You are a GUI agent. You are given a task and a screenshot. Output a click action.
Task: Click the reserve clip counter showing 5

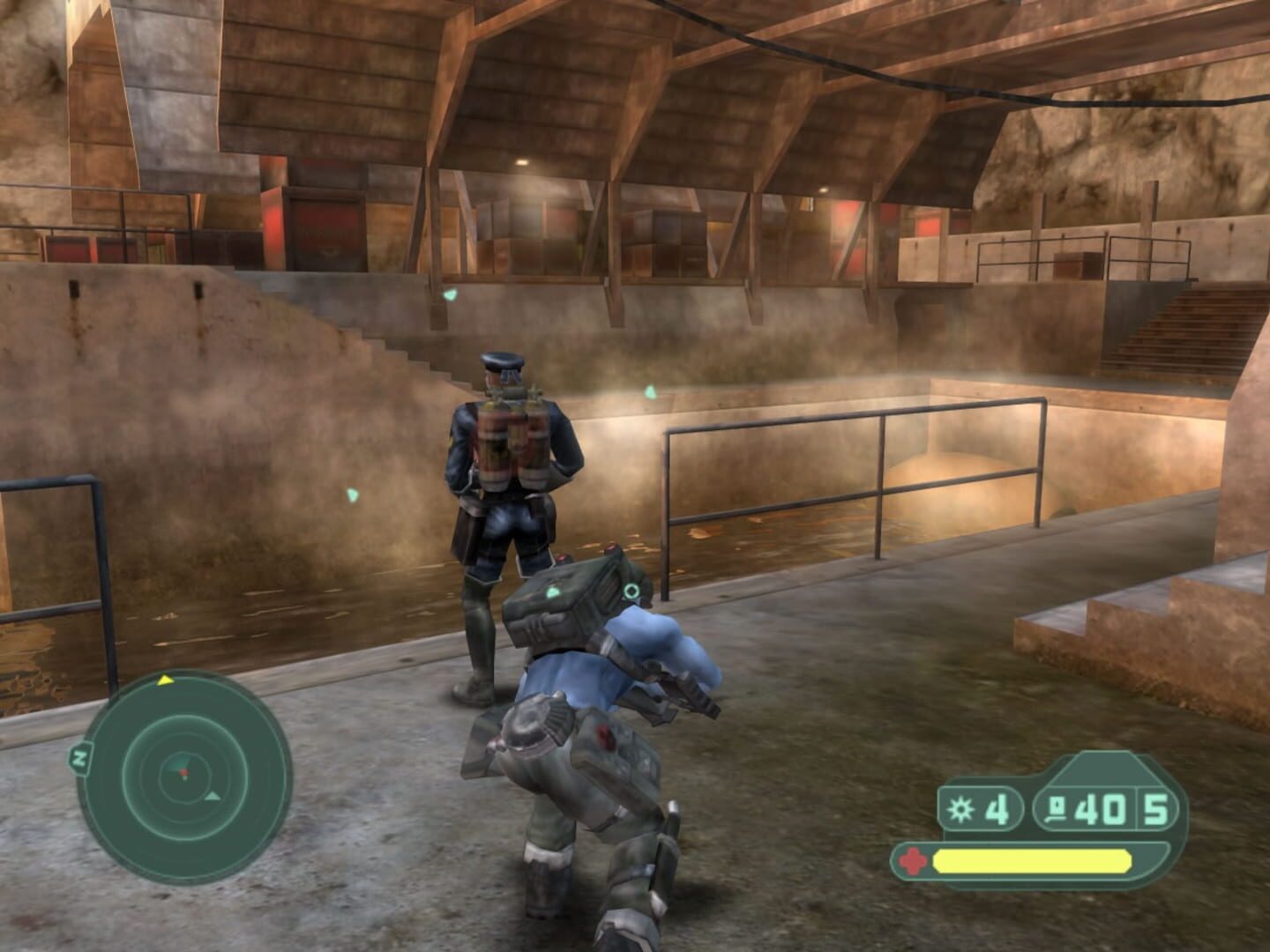pyautogui.click(x=1157, y=810)
